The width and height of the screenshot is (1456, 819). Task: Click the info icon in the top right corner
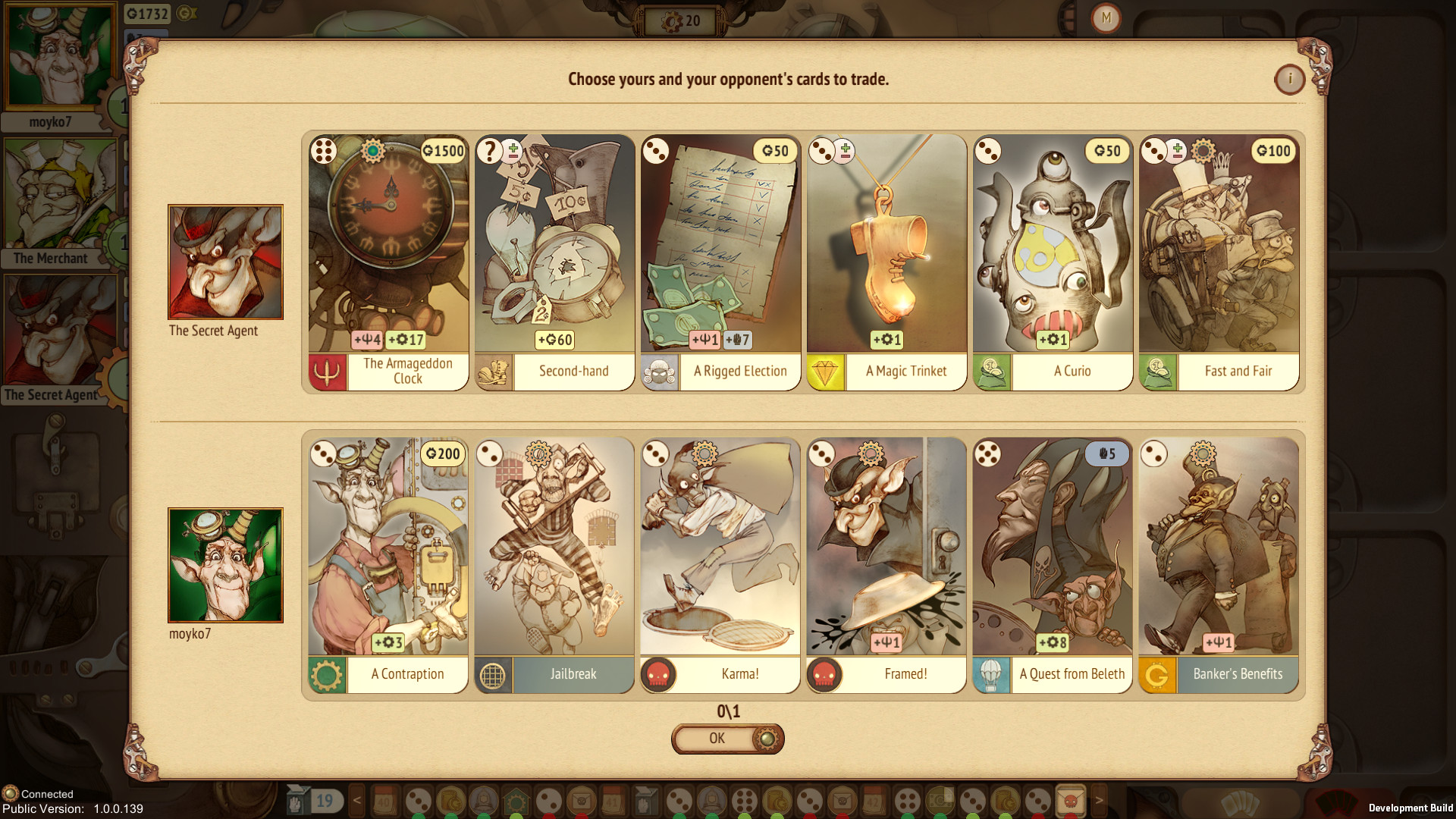(x=1289, y=80)
